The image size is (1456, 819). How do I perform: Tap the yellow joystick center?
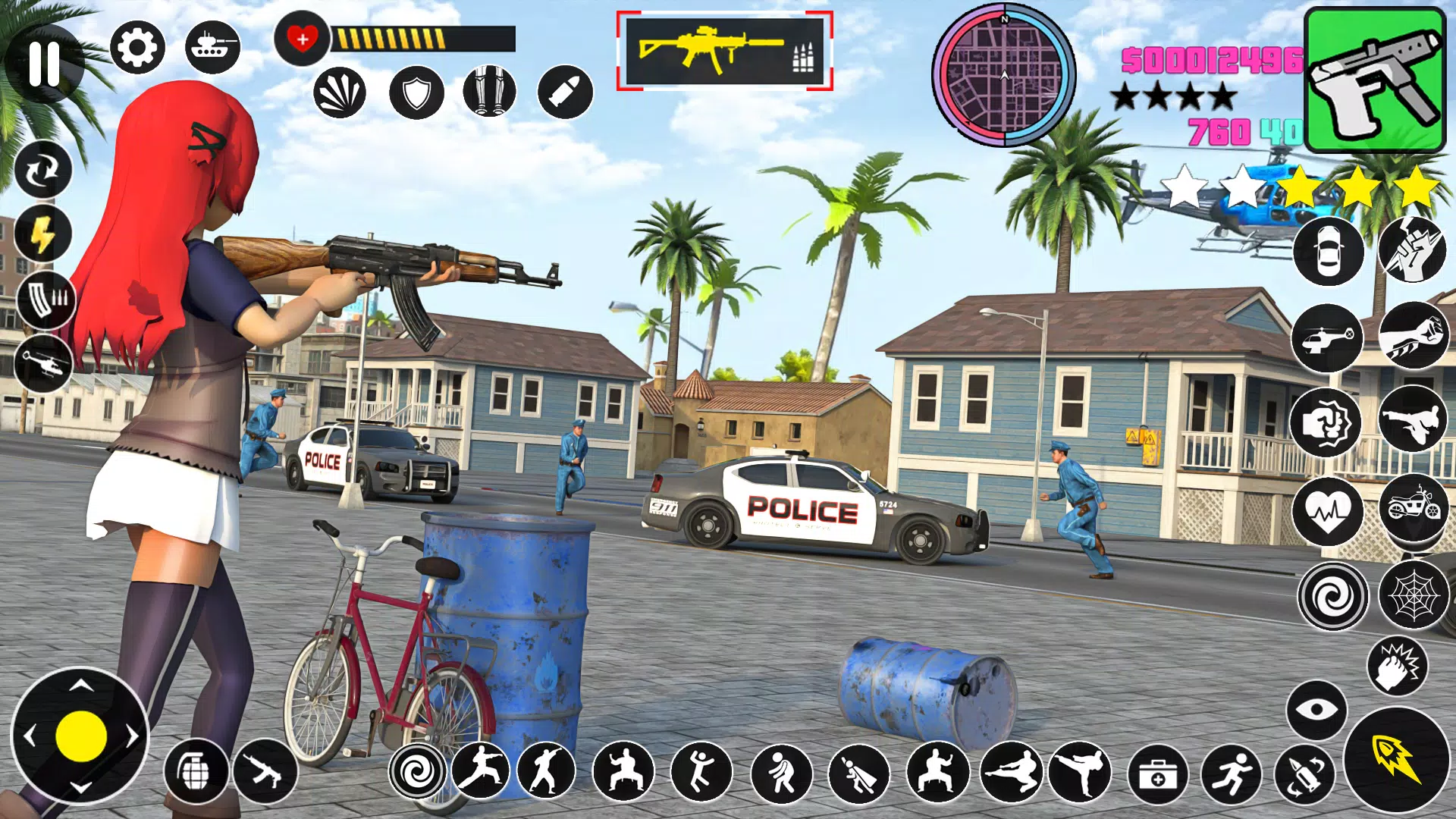80,736
